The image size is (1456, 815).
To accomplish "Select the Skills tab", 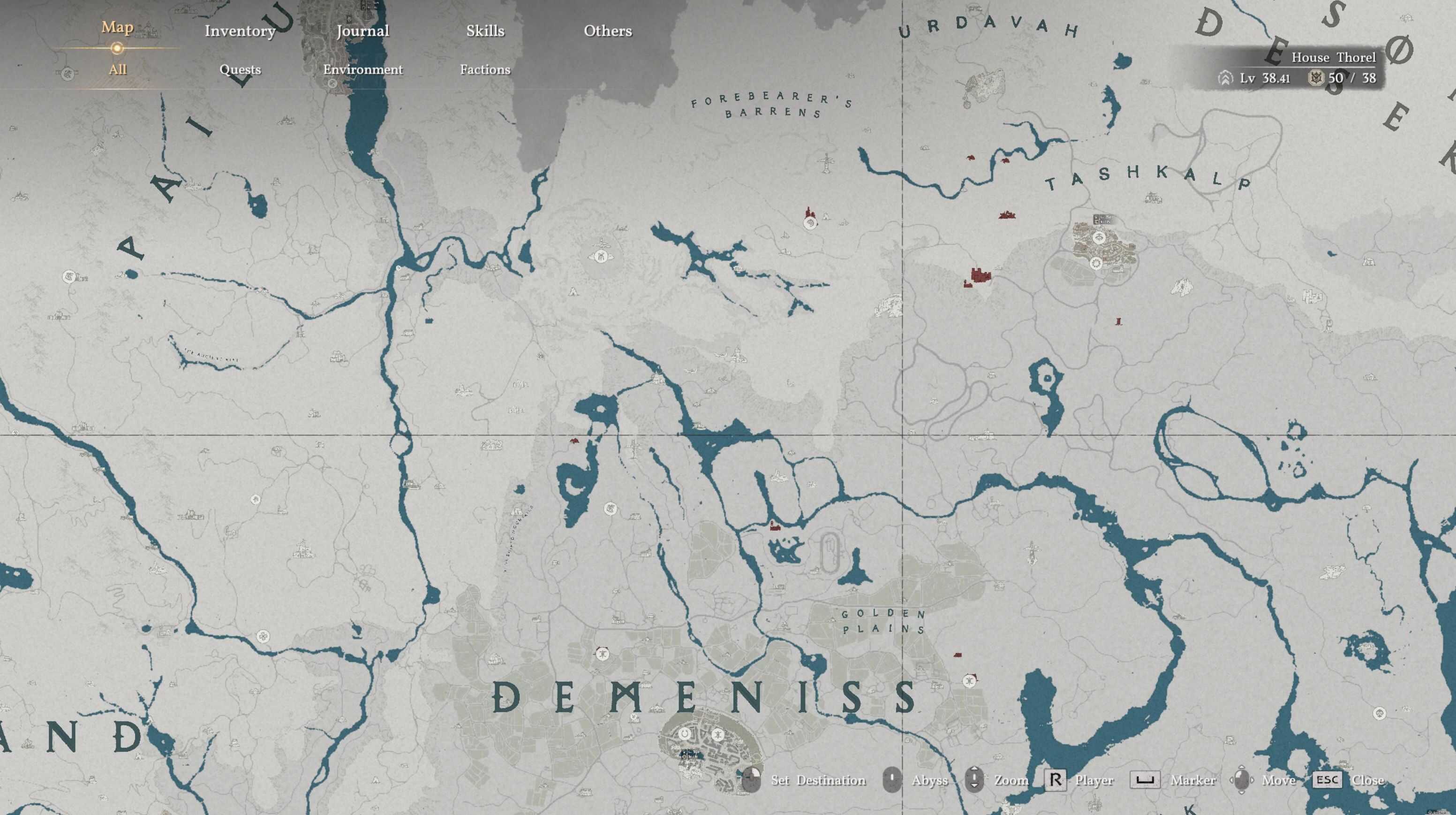I will coord(485,31).
